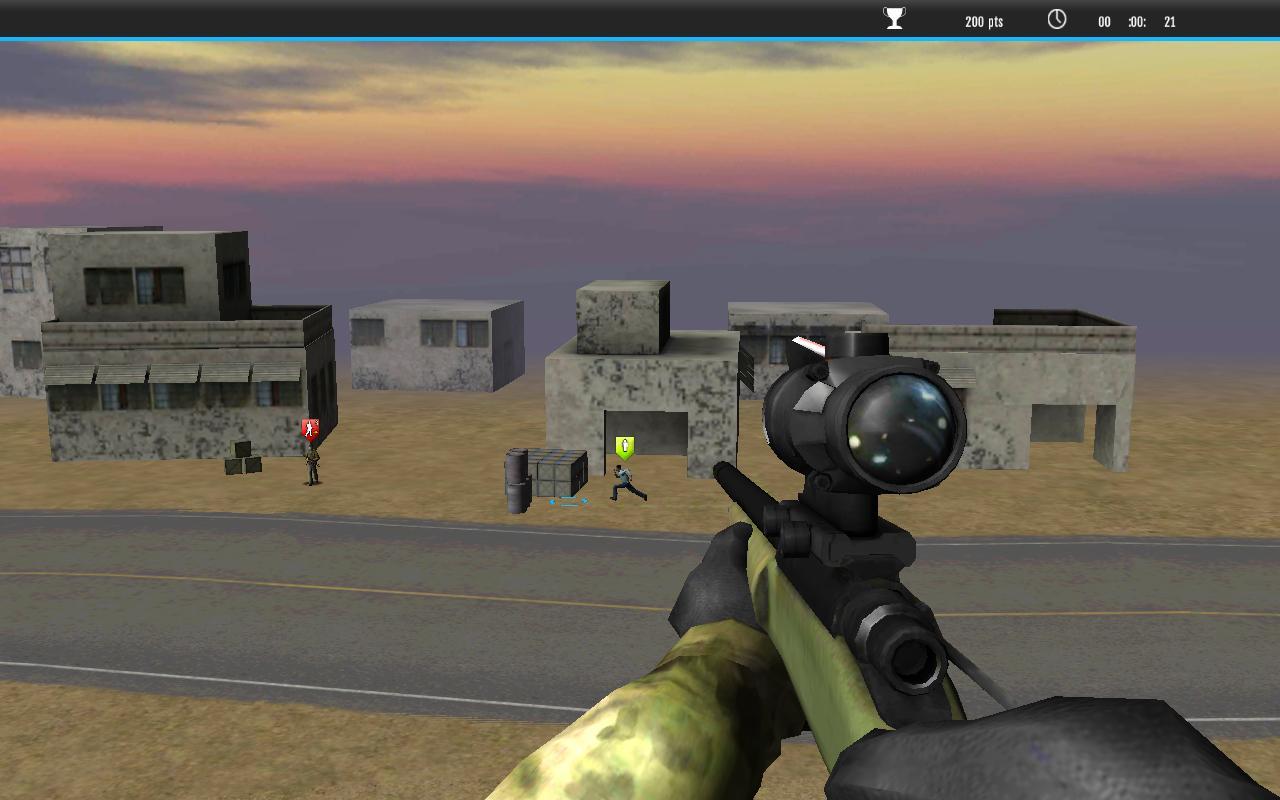This screenshot has height=800, width=1280.
Task: Click the clock timer icon
Action: (x=1056, y=17)
